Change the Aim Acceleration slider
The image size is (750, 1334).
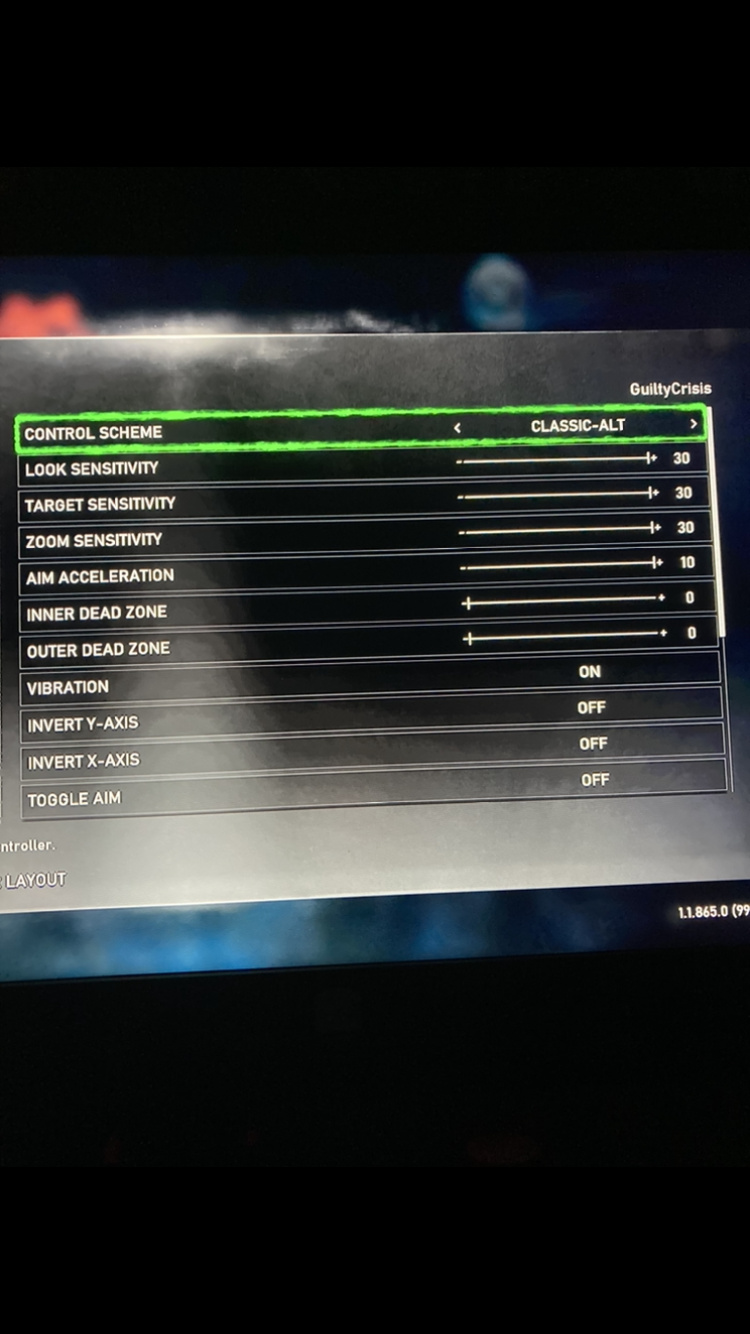(560, 565)
